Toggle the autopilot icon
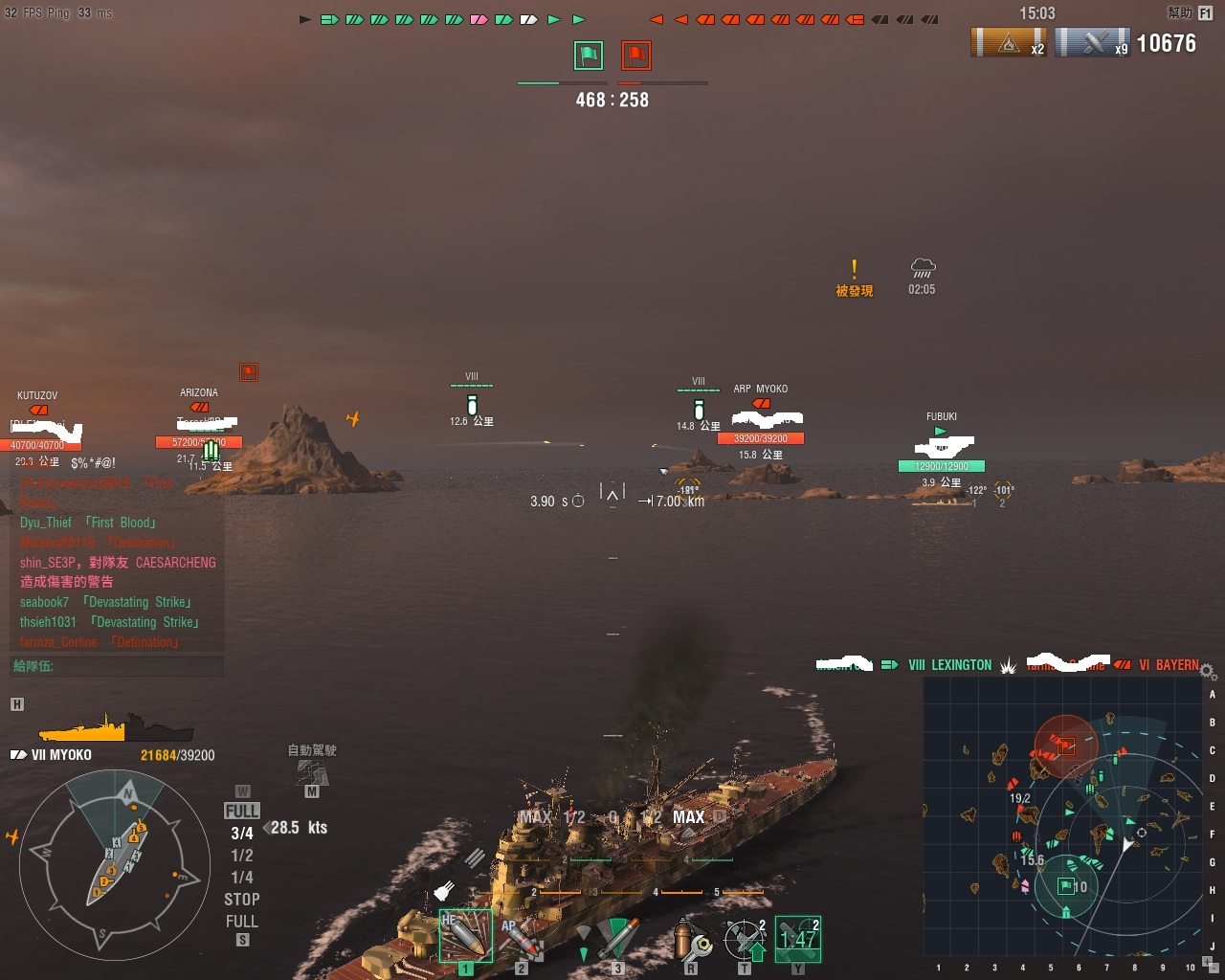The image size is (1225, 980). click(x=312, y=771)
